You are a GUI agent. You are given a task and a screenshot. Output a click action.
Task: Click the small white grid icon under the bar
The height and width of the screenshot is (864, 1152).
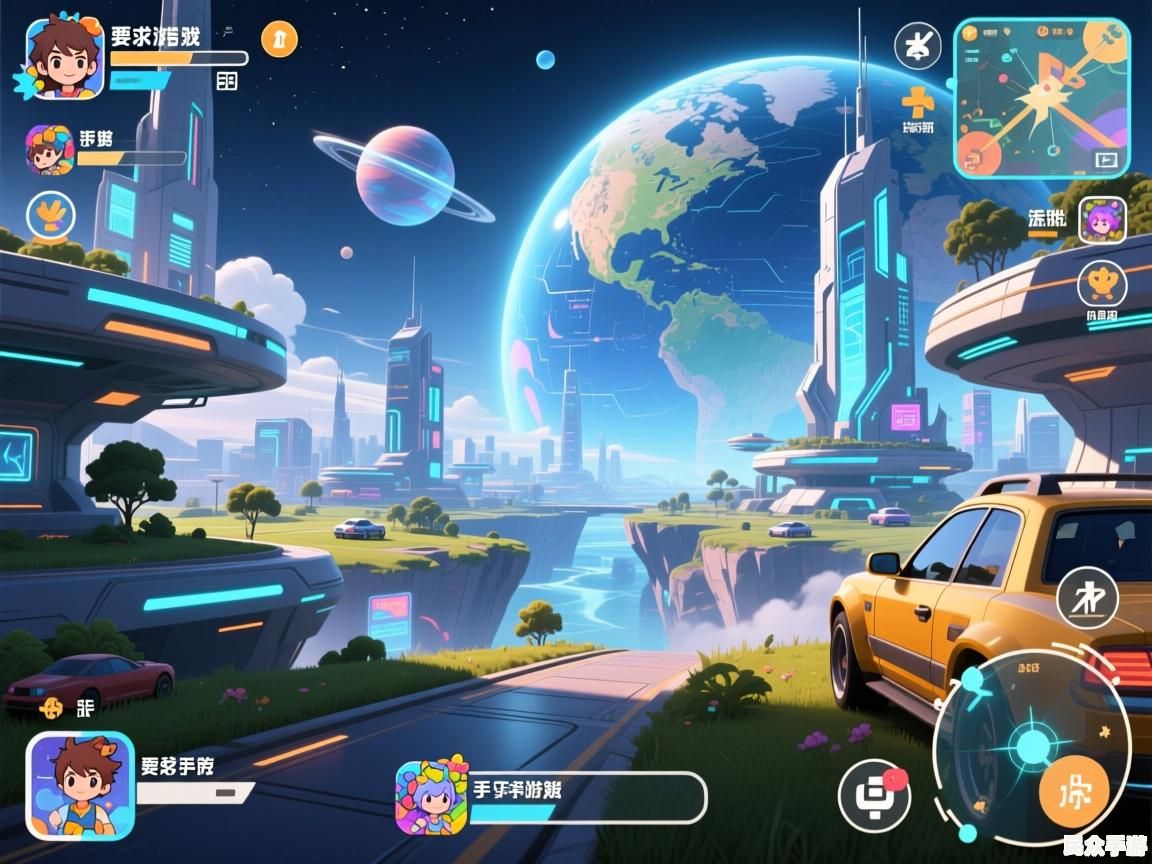tap(227, 81)
